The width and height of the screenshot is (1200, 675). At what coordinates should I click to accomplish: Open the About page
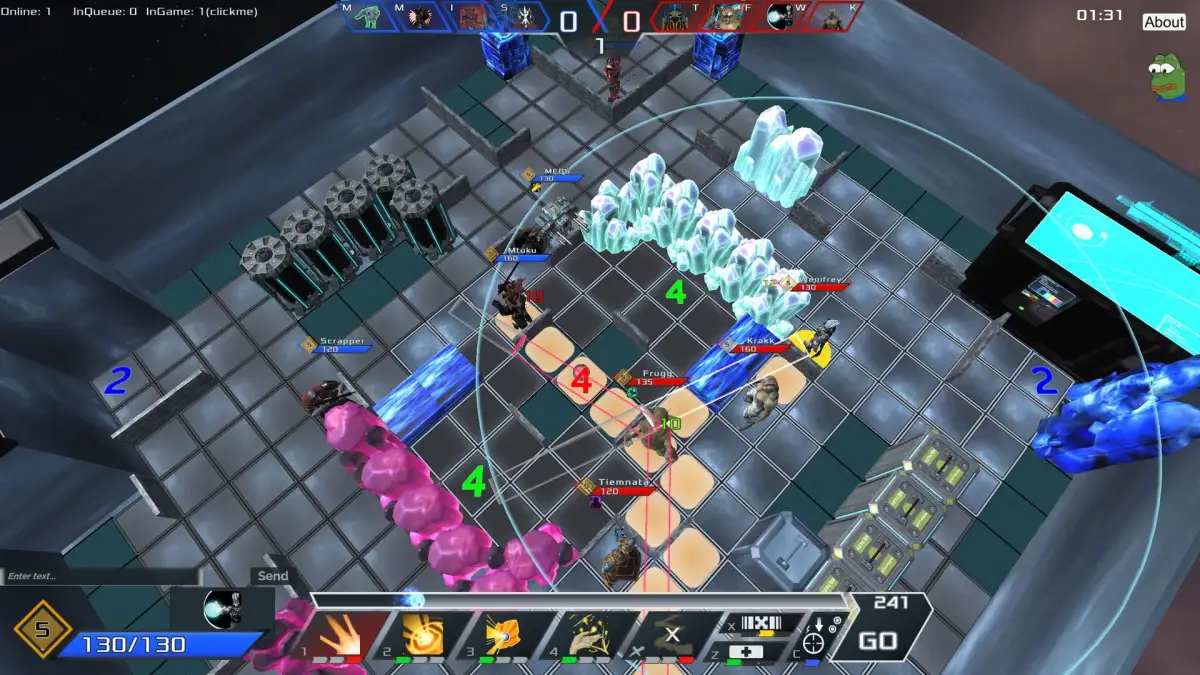click(x=1164, y=22)
